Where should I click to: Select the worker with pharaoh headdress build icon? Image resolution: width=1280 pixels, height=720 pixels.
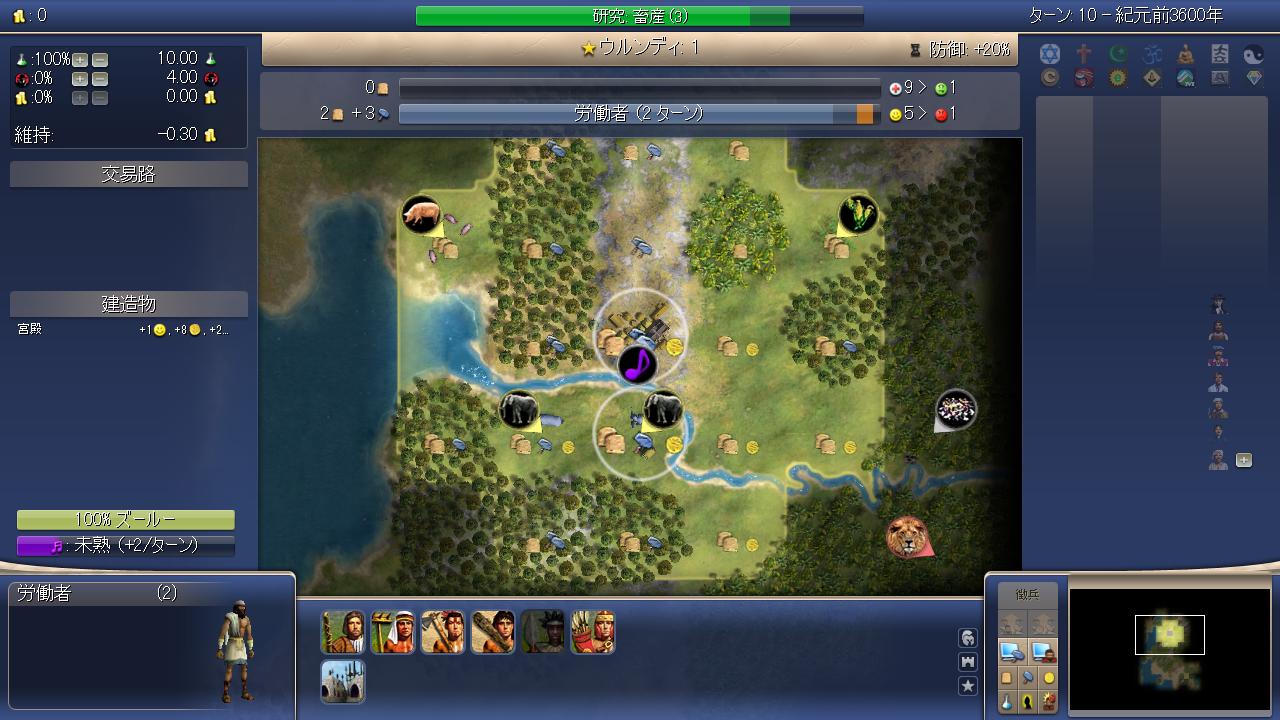point(393,632)
